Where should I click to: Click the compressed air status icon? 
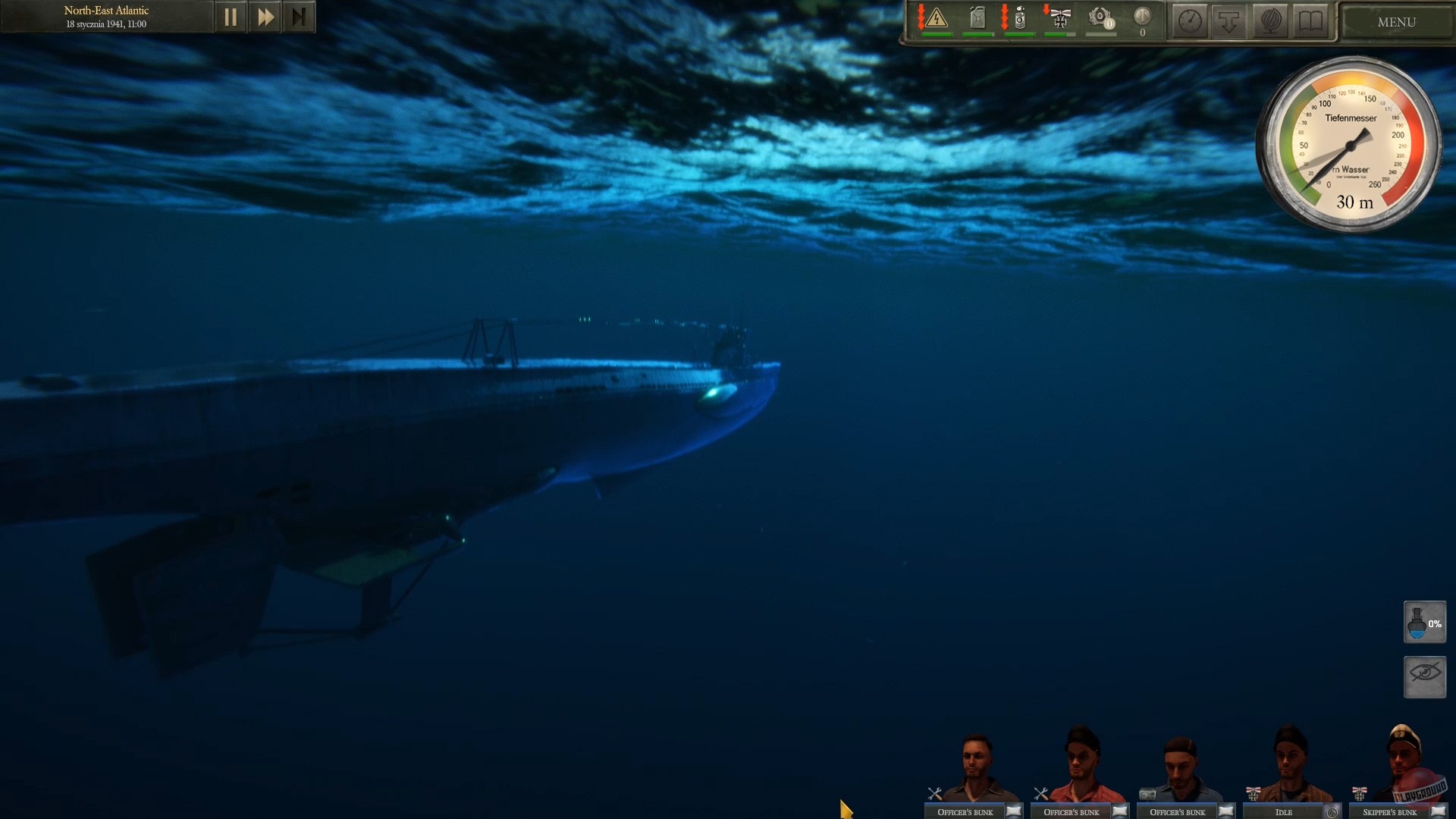[x=1019, y=19]
